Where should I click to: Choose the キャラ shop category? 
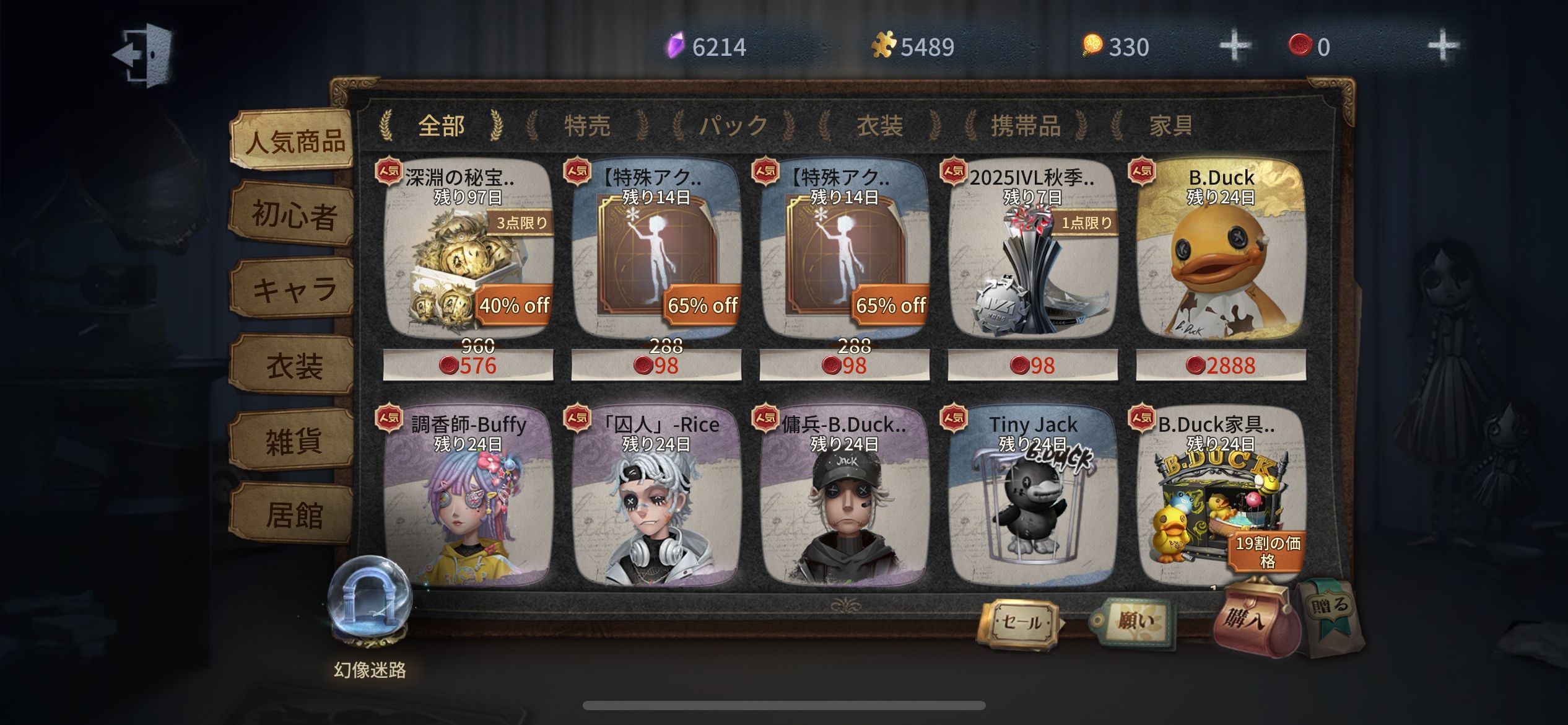294,290
